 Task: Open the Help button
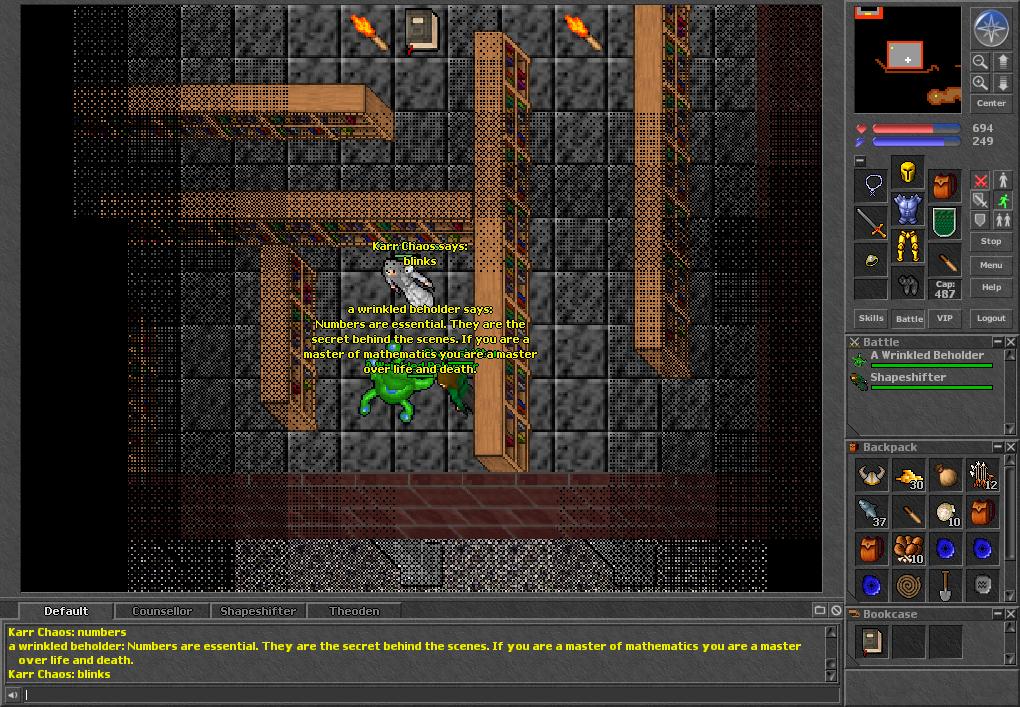[990, 287]
